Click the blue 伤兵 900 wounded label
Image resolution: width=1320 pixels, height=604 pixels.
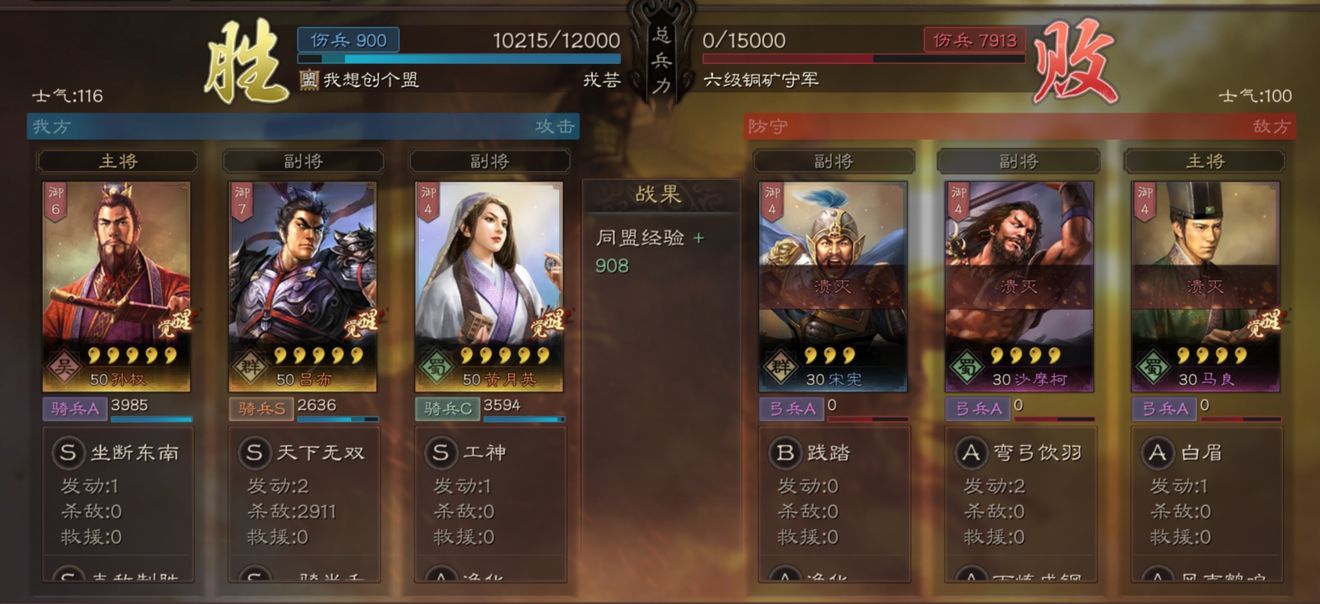pyautogui.click(x=348, y=40)
